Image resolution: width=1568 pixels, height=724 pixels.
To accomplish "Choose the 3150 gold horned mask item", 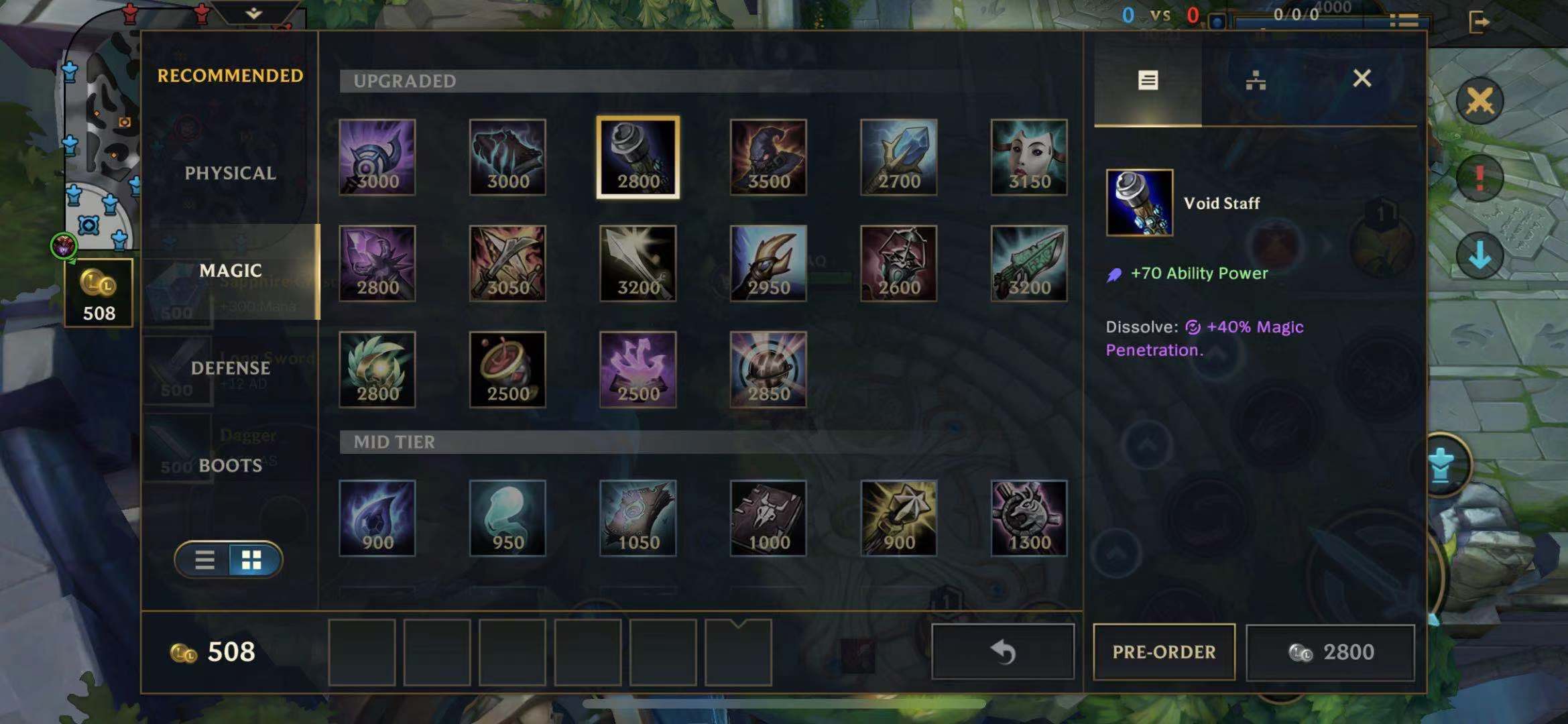I will (x=1029, y=158).
